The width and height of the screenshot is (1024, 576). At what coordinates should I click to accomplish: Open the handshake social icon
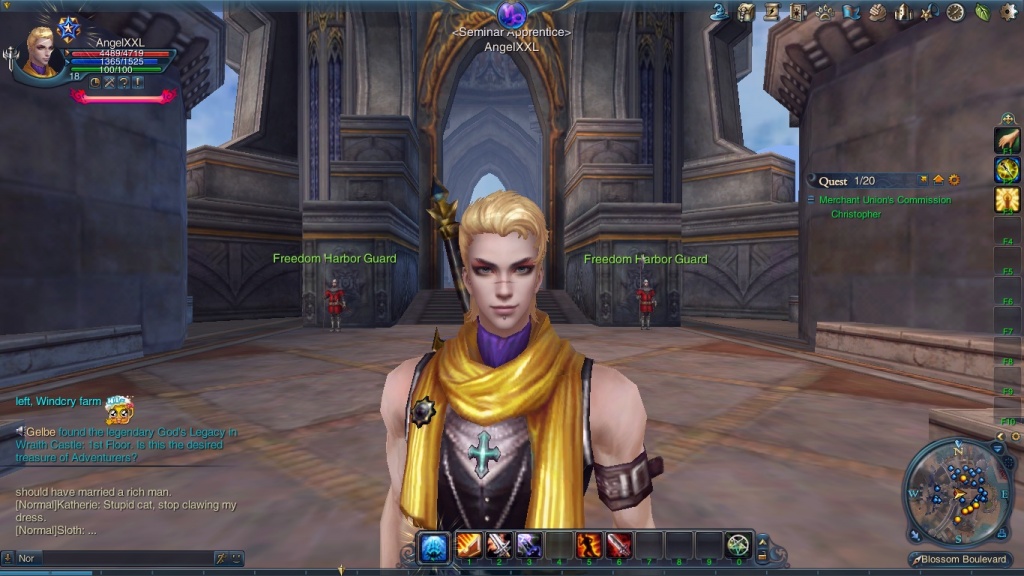[x=877, y=12]
